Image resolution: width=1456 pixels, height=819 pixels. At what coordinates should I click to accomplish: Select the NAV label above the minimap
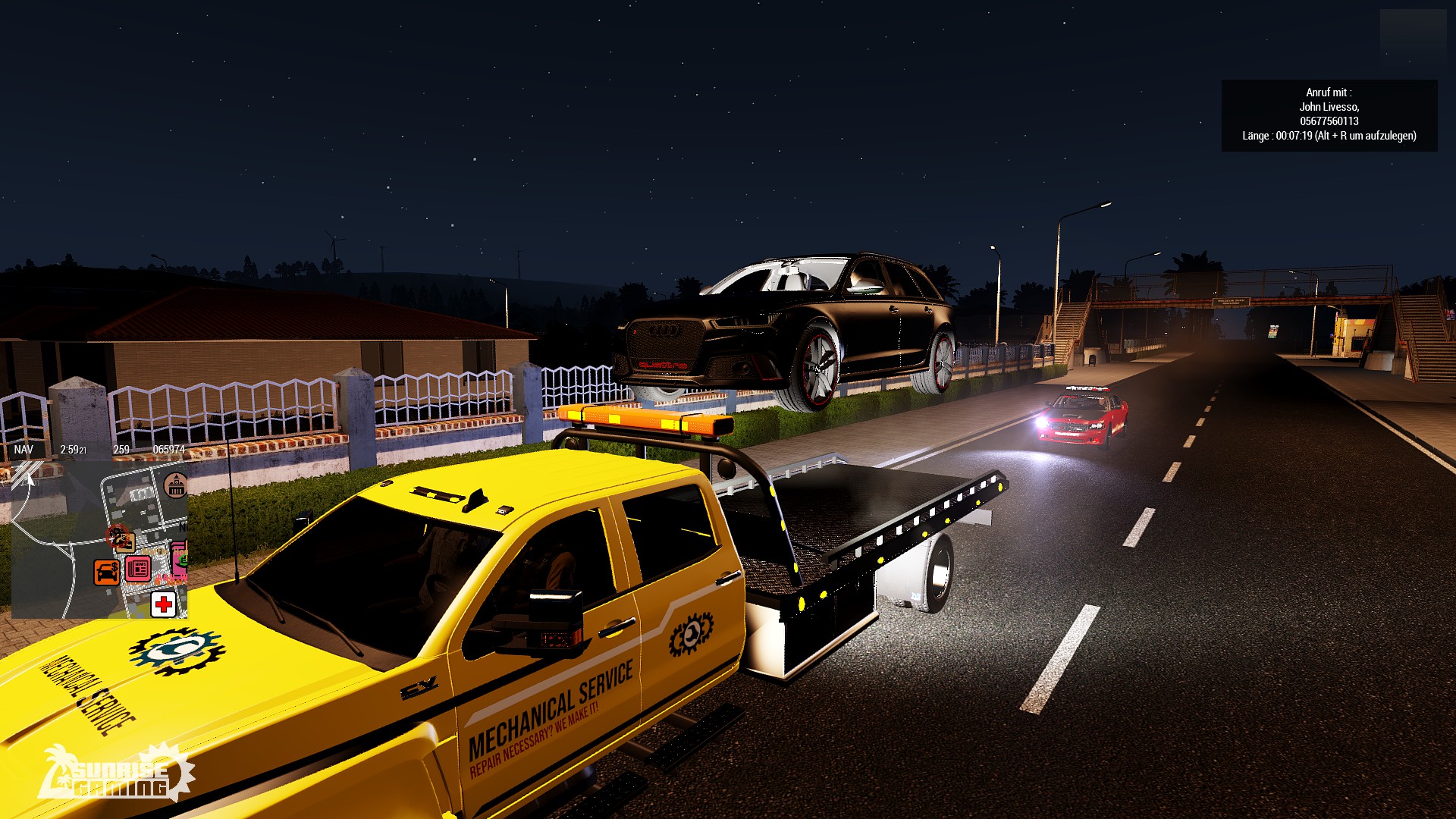click(24, 450)
